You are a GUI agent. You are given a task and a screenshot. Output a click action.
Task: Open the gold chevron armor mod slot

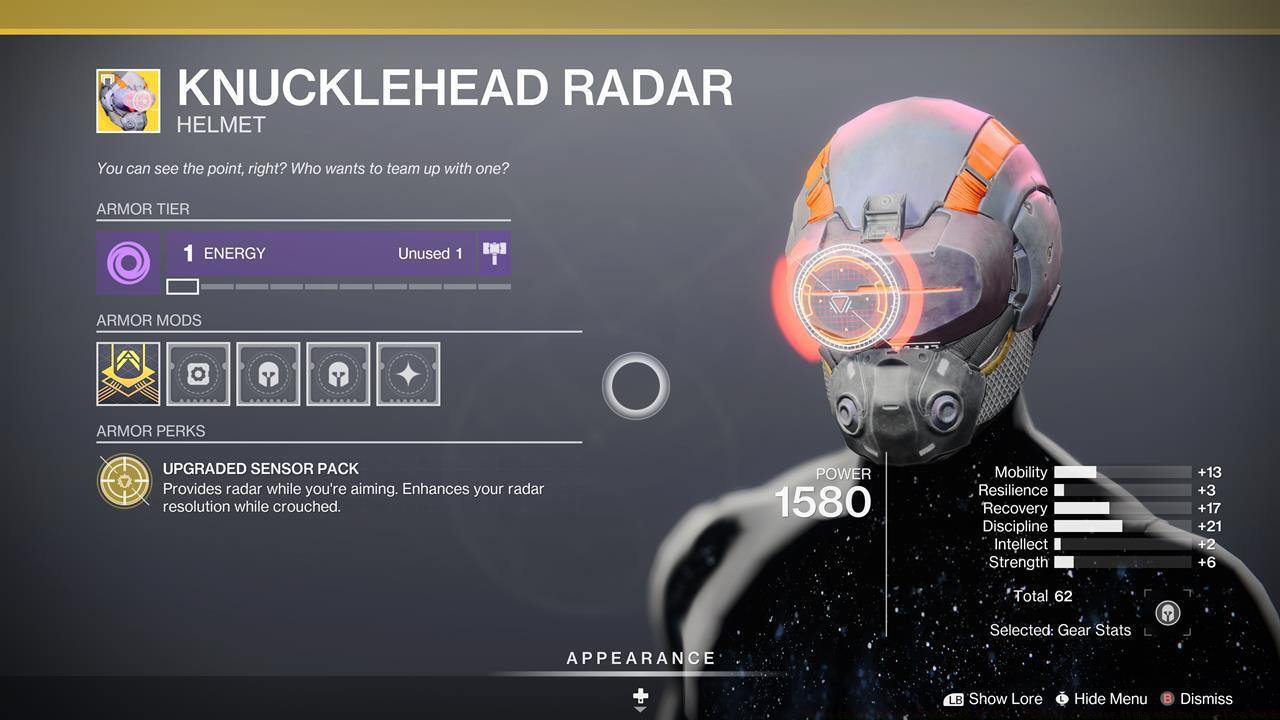[x=128, y=374]
